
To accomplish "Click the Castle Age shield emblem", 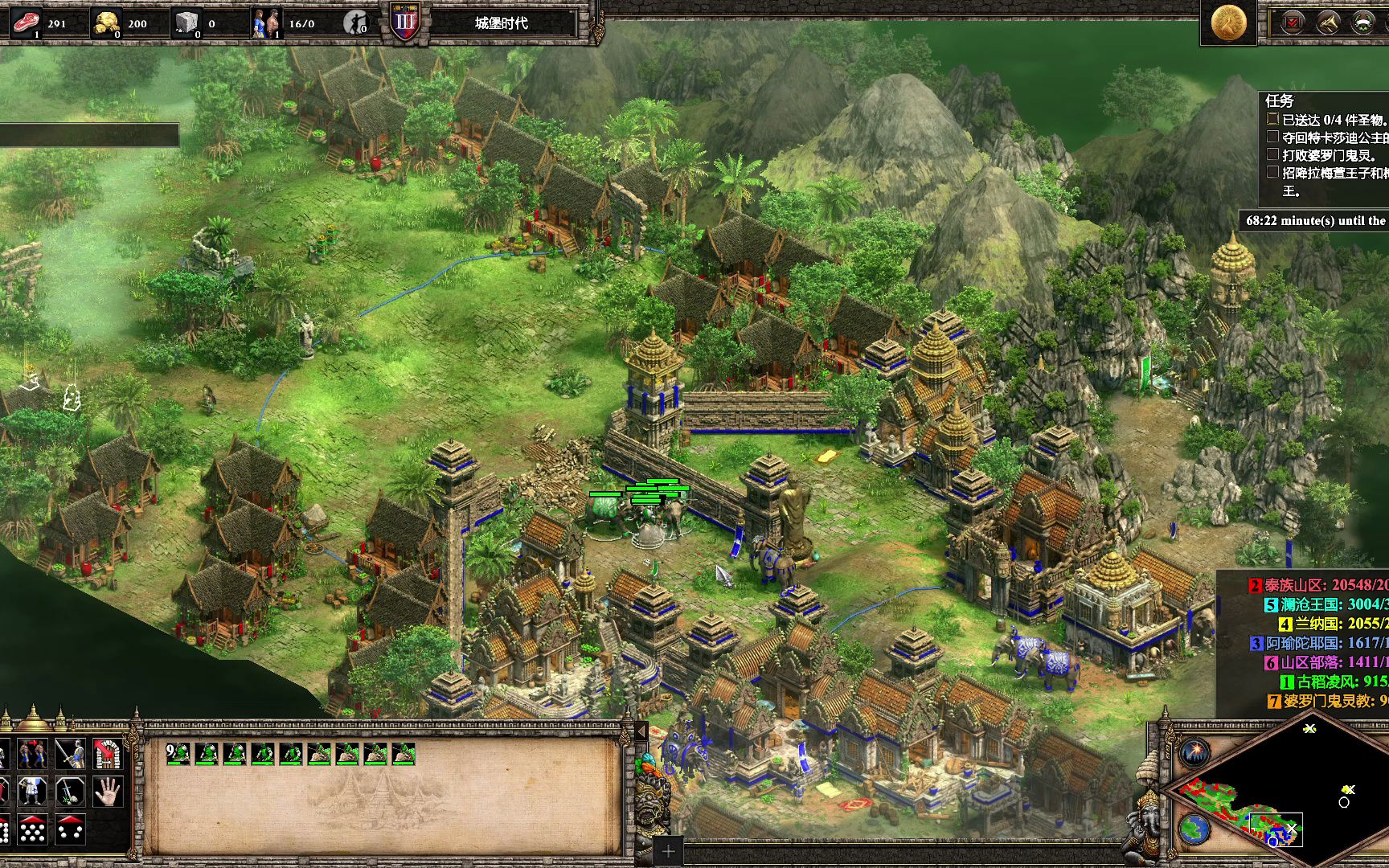I will [405, 22].
